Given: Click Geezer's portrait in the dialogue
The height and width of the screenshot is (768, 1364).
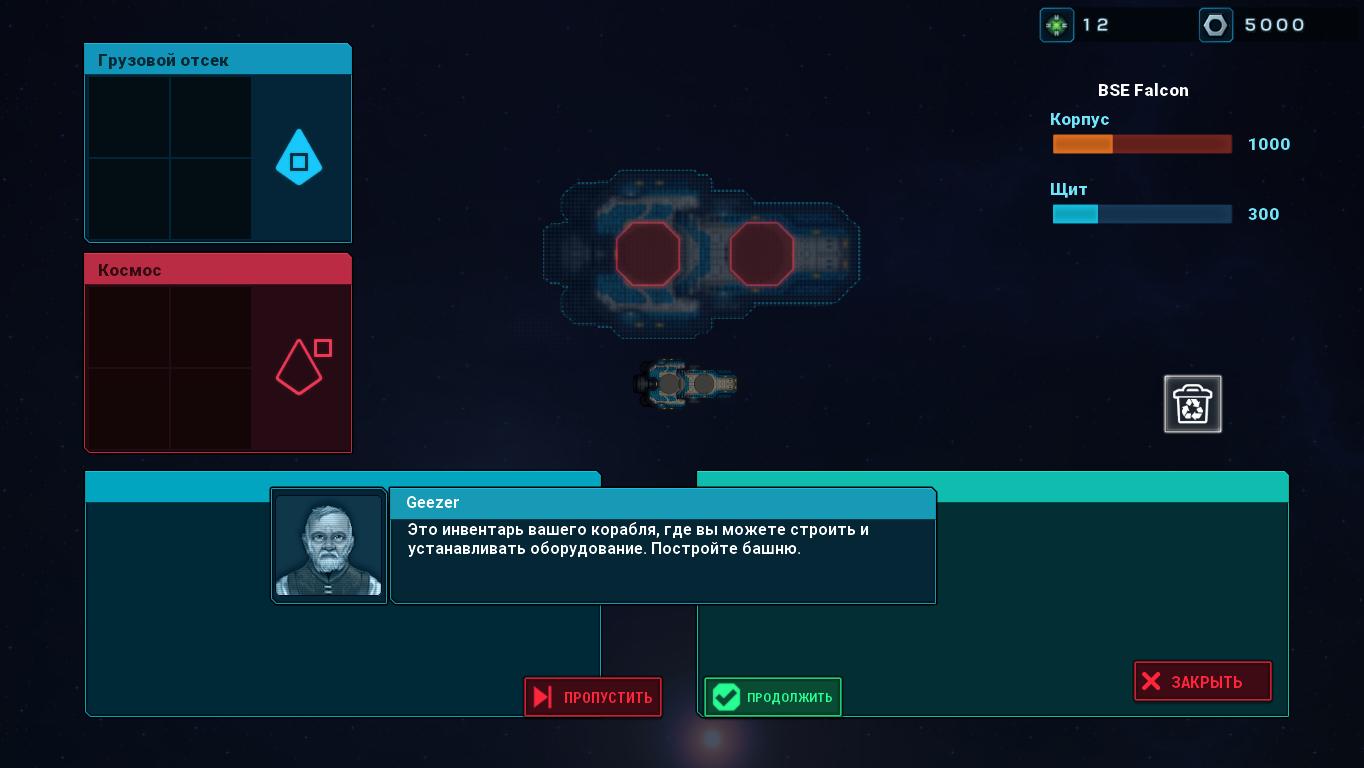Looking at the screenshot, I should point(329,545).
